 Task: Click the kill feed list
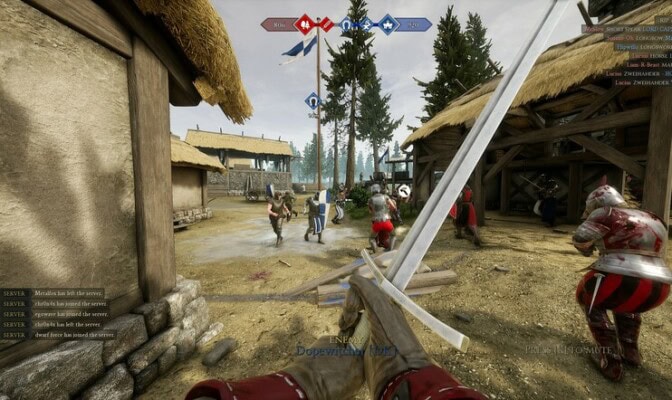[x=627, y=54]
